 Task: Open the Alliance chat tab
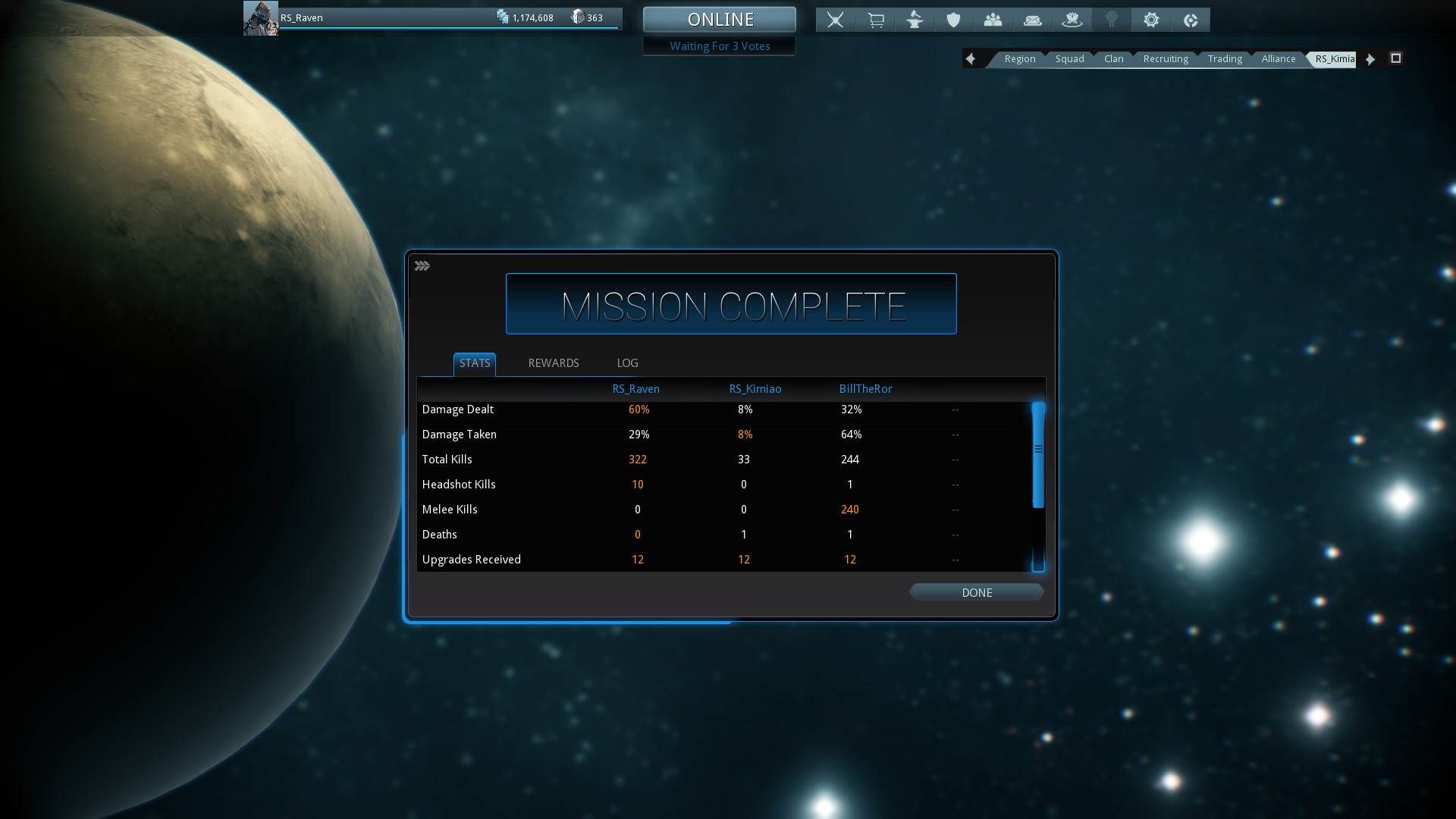[1278, 58]
